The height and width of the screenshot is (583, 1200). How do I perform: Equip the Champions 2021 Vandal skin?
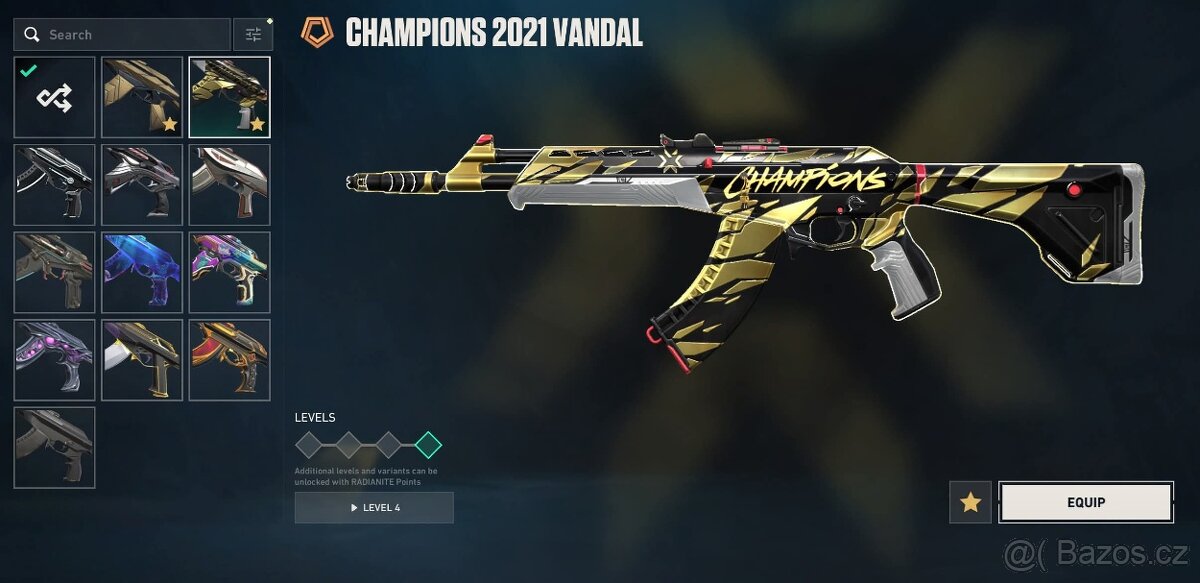click(1085, 502)
